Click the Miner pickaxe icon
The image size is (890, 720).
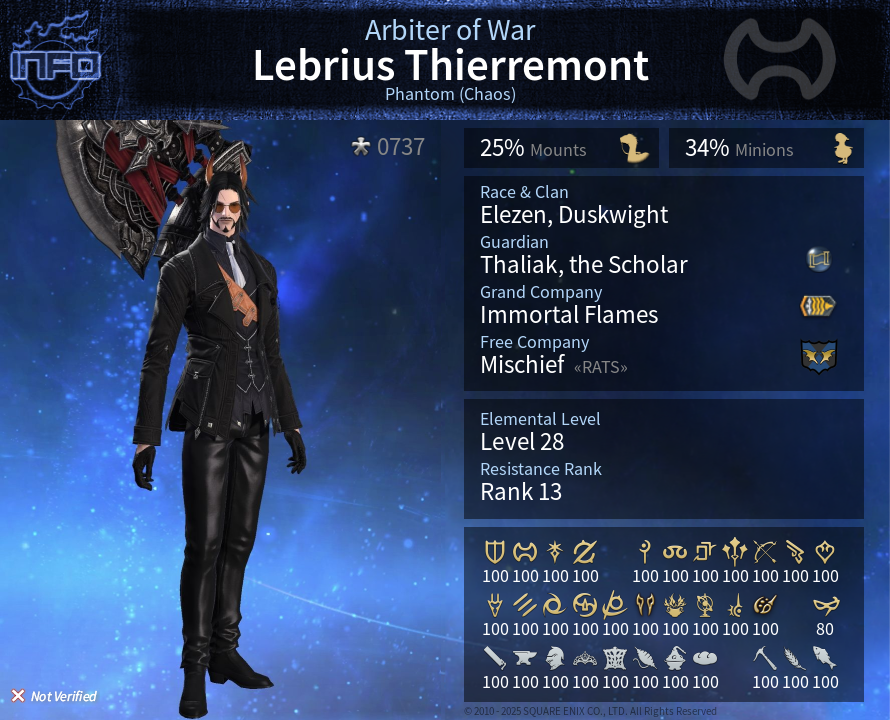point(765,657)
